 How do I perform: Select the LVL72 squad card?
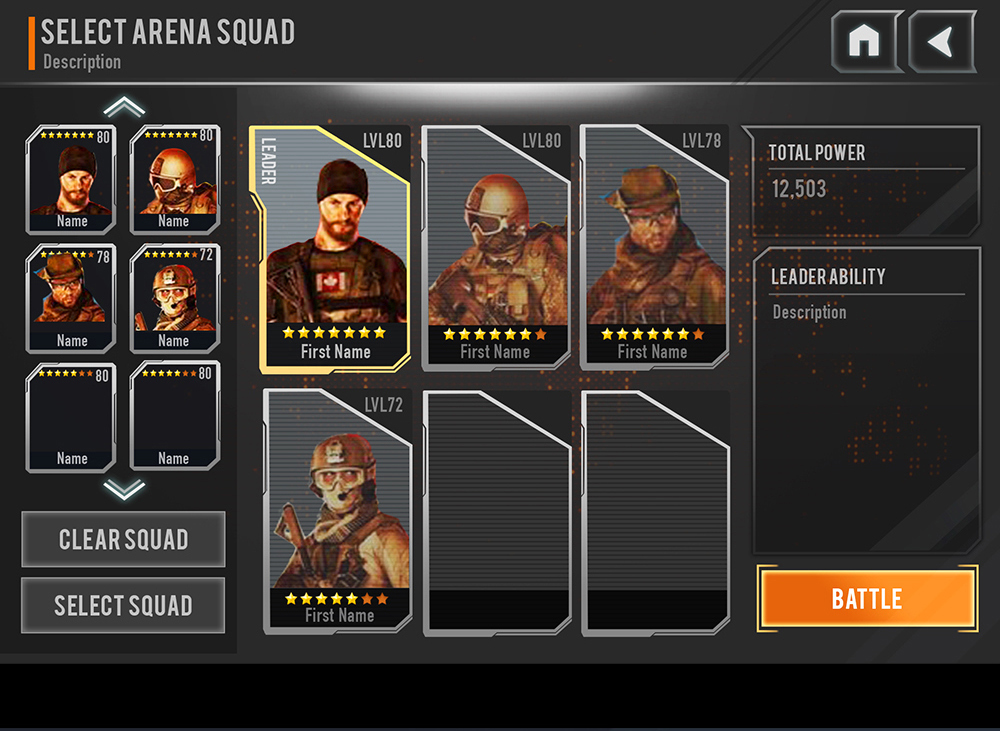pos(338,511)
